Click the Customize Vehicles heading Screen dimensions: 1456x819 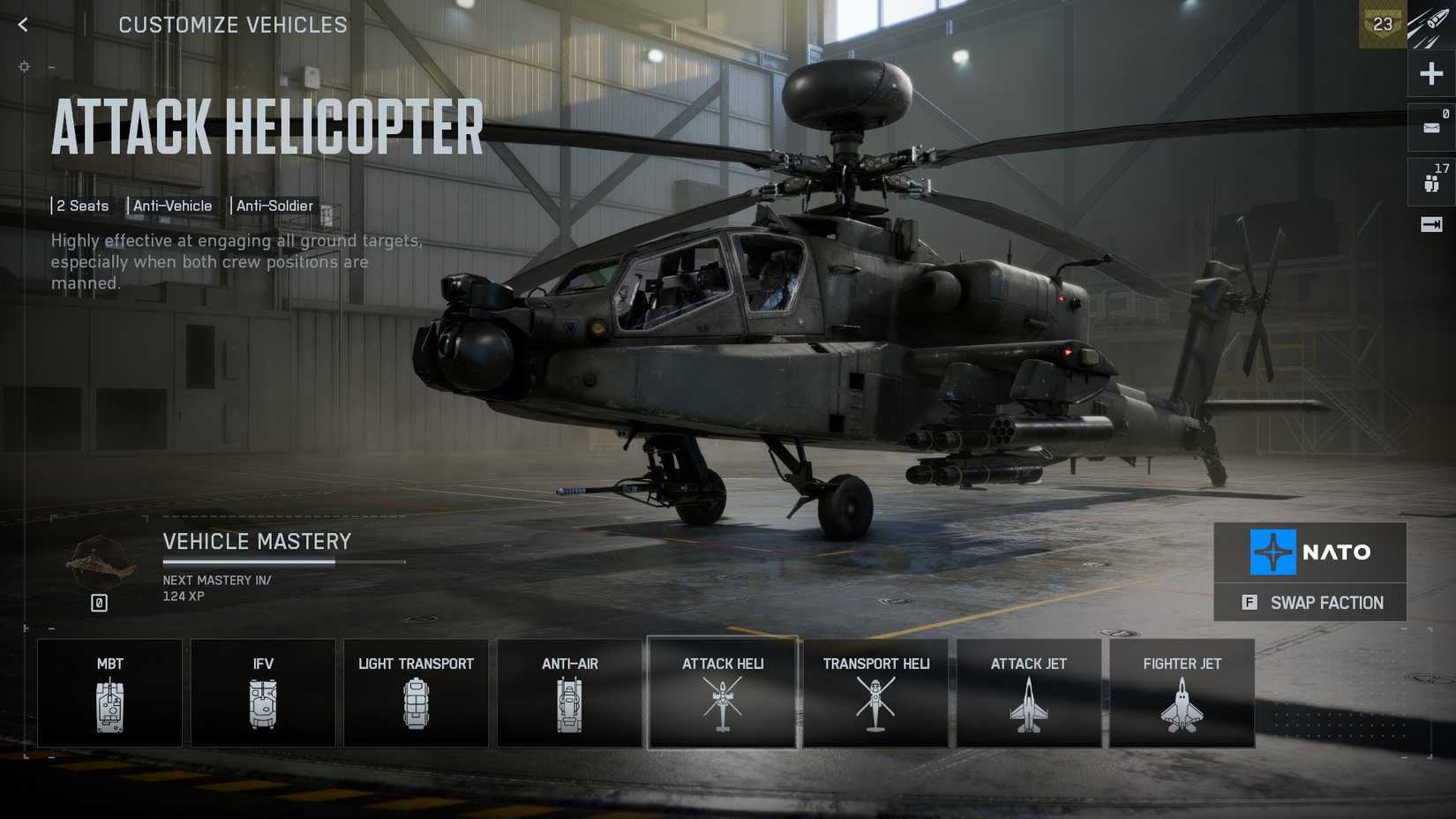(232, 25)
